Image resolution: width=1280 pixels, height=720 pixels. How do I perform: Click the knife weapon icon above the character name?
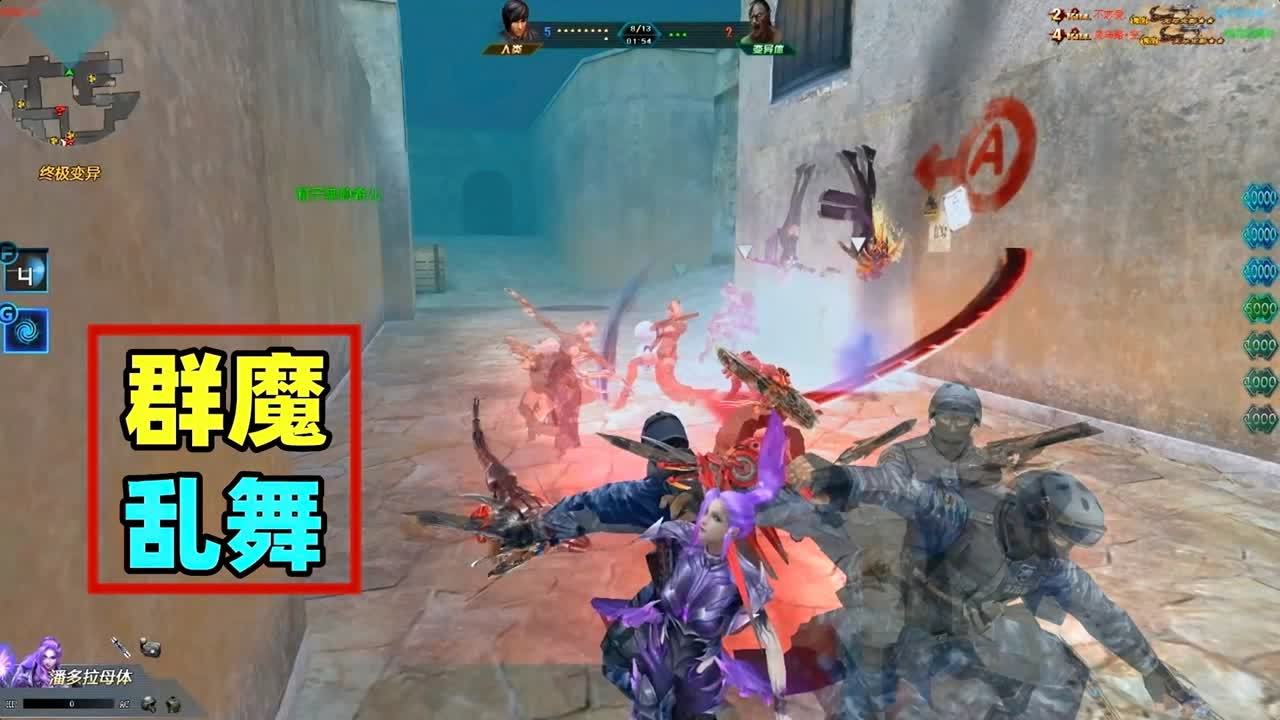119,648
